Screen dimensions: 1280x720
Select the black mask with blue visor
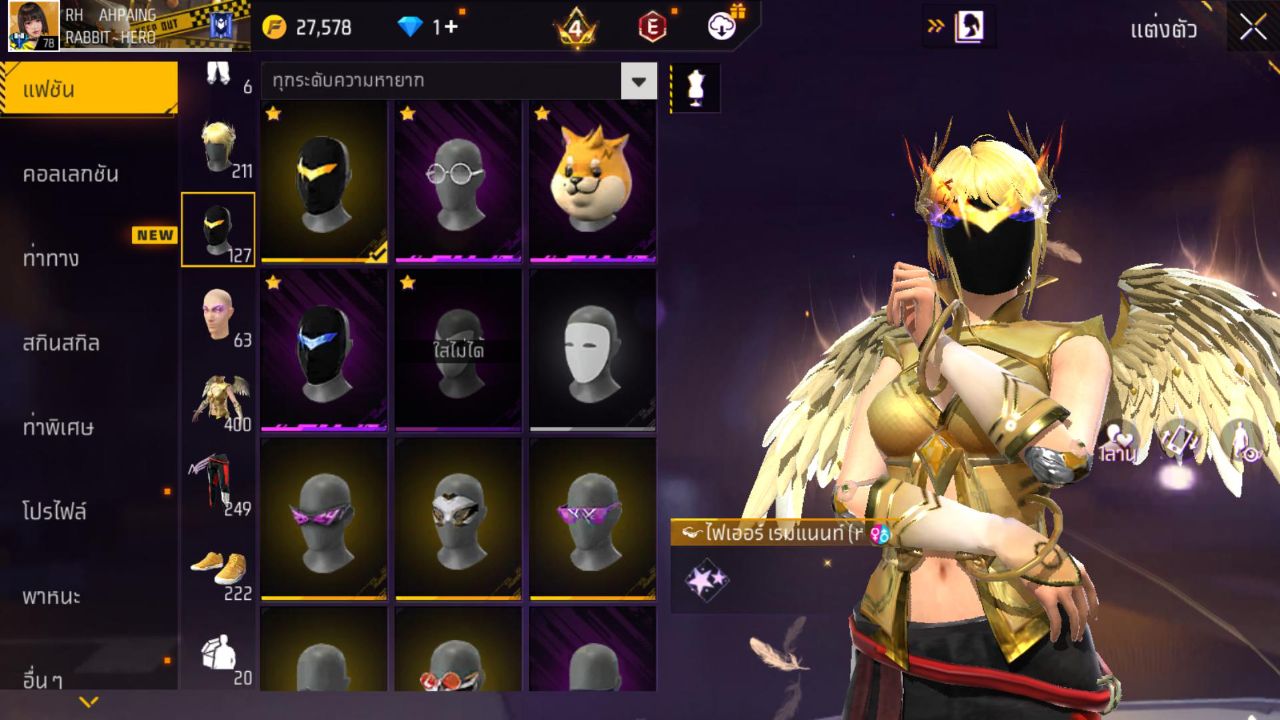click(324, 350)
